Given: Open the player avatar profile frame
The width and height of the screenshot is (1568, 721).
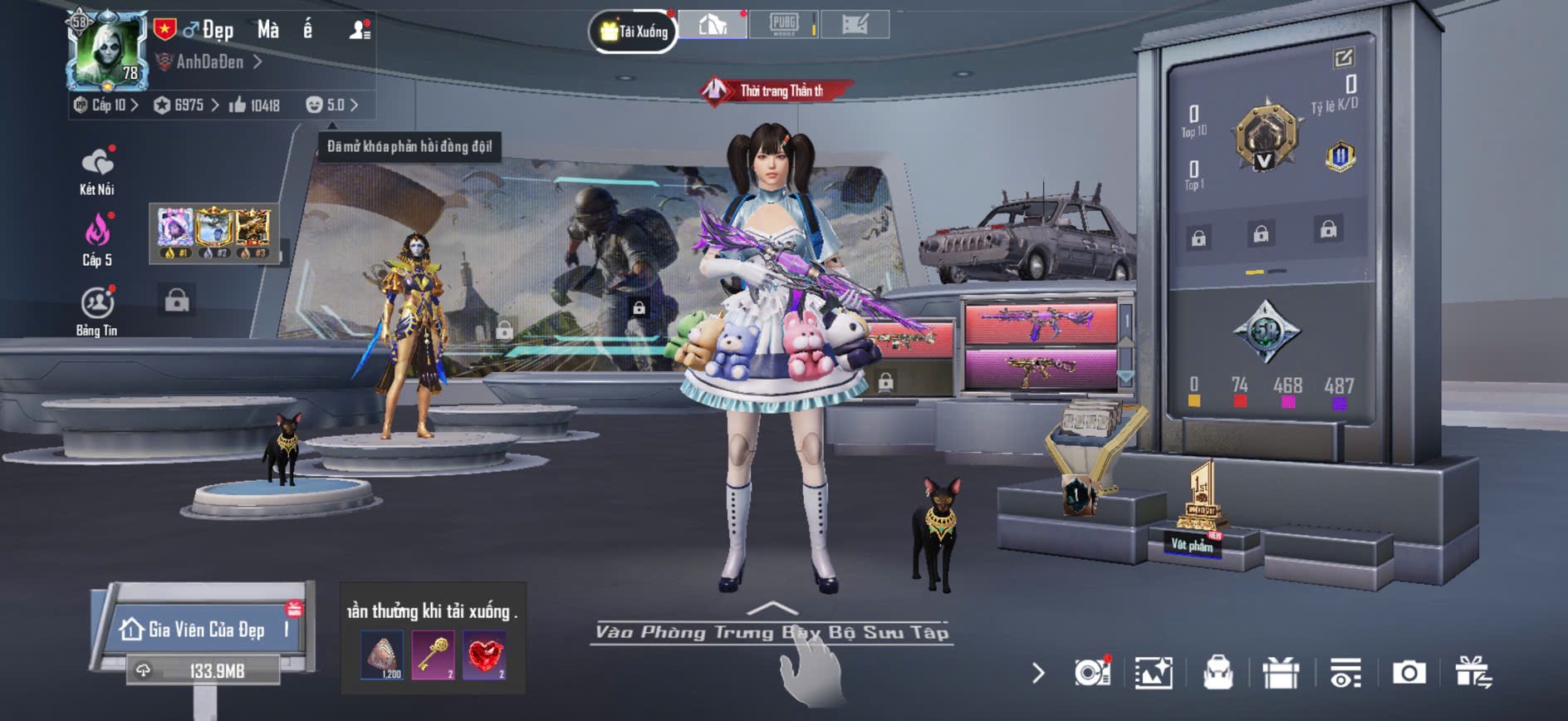Looking at the screenshot, I should 108,50.
